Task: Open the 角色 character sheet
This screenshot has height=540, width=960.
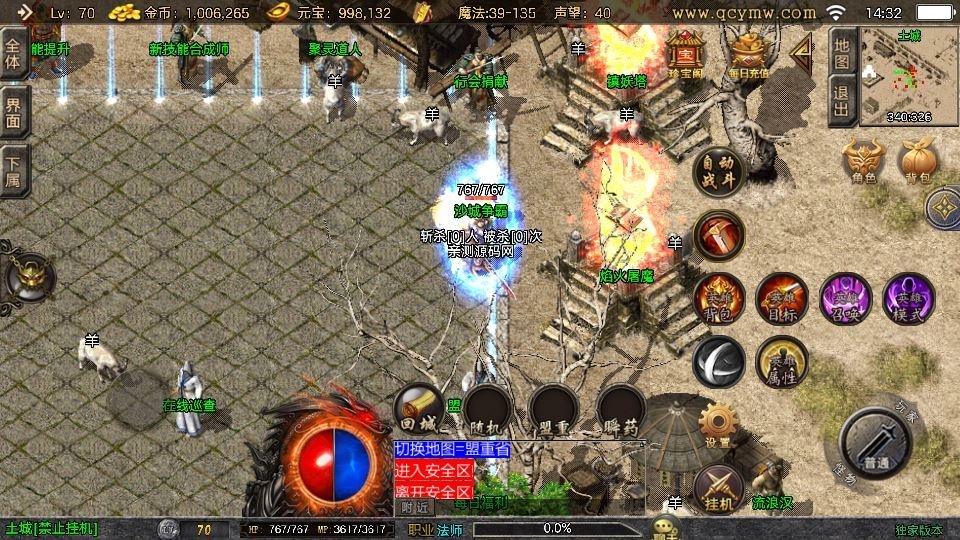Action: (x=864, y=161)
